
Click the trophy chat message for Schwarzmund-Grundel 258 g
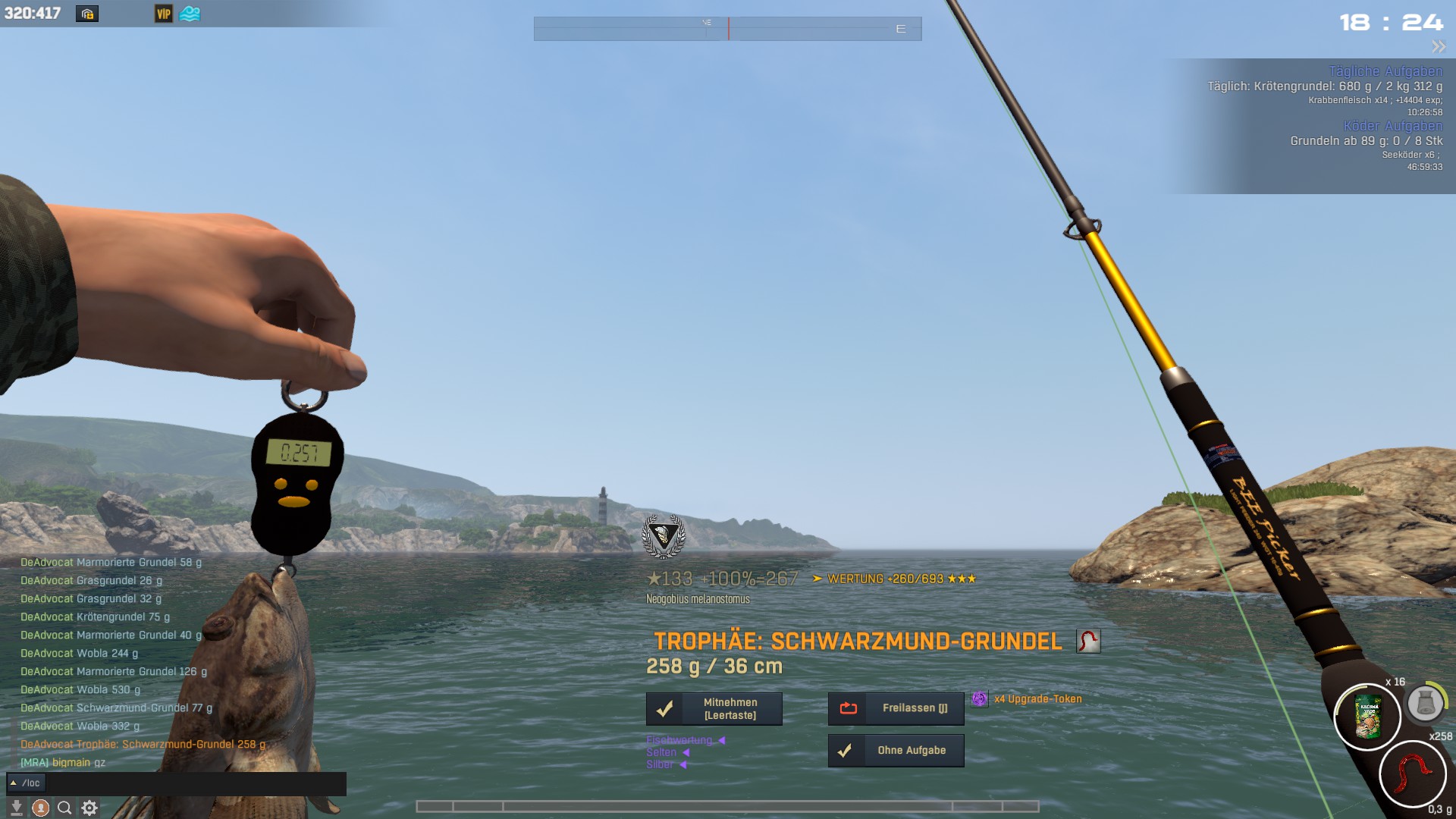point(143,744)
